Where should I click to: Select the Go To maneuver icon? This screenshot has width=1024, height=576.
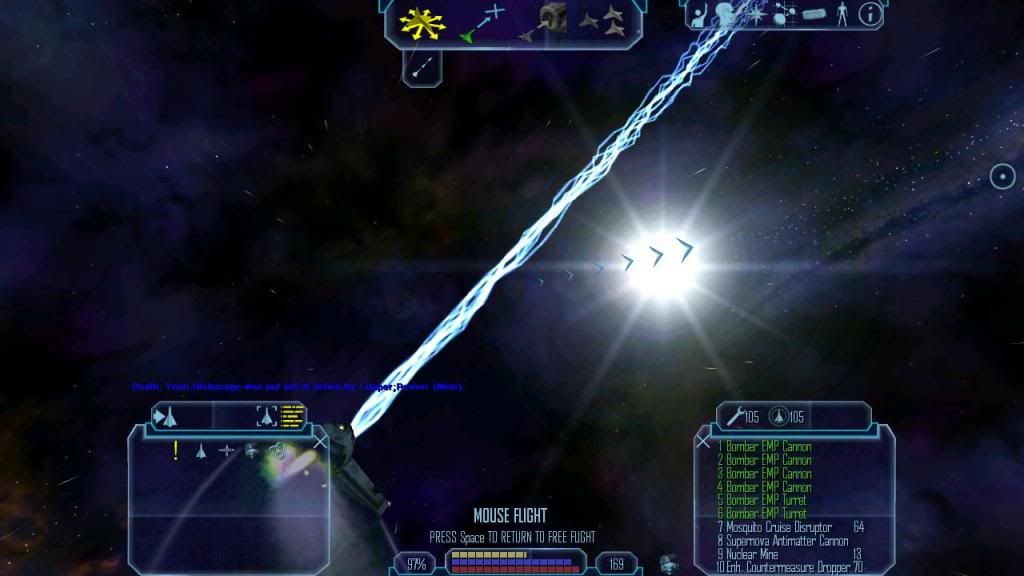(483, 22)
